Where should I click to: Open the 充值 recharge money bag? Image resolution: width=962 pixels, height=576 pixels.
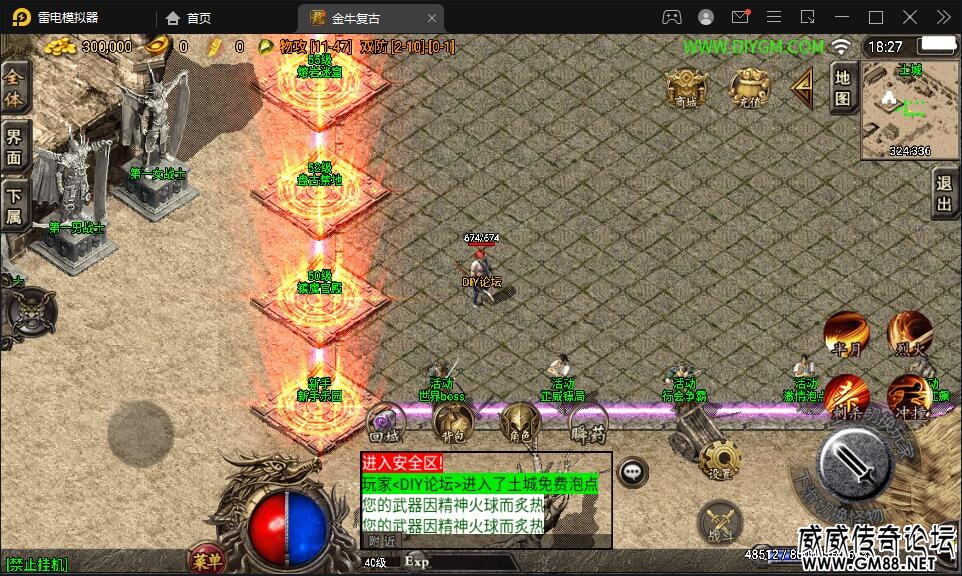(749, 88)
